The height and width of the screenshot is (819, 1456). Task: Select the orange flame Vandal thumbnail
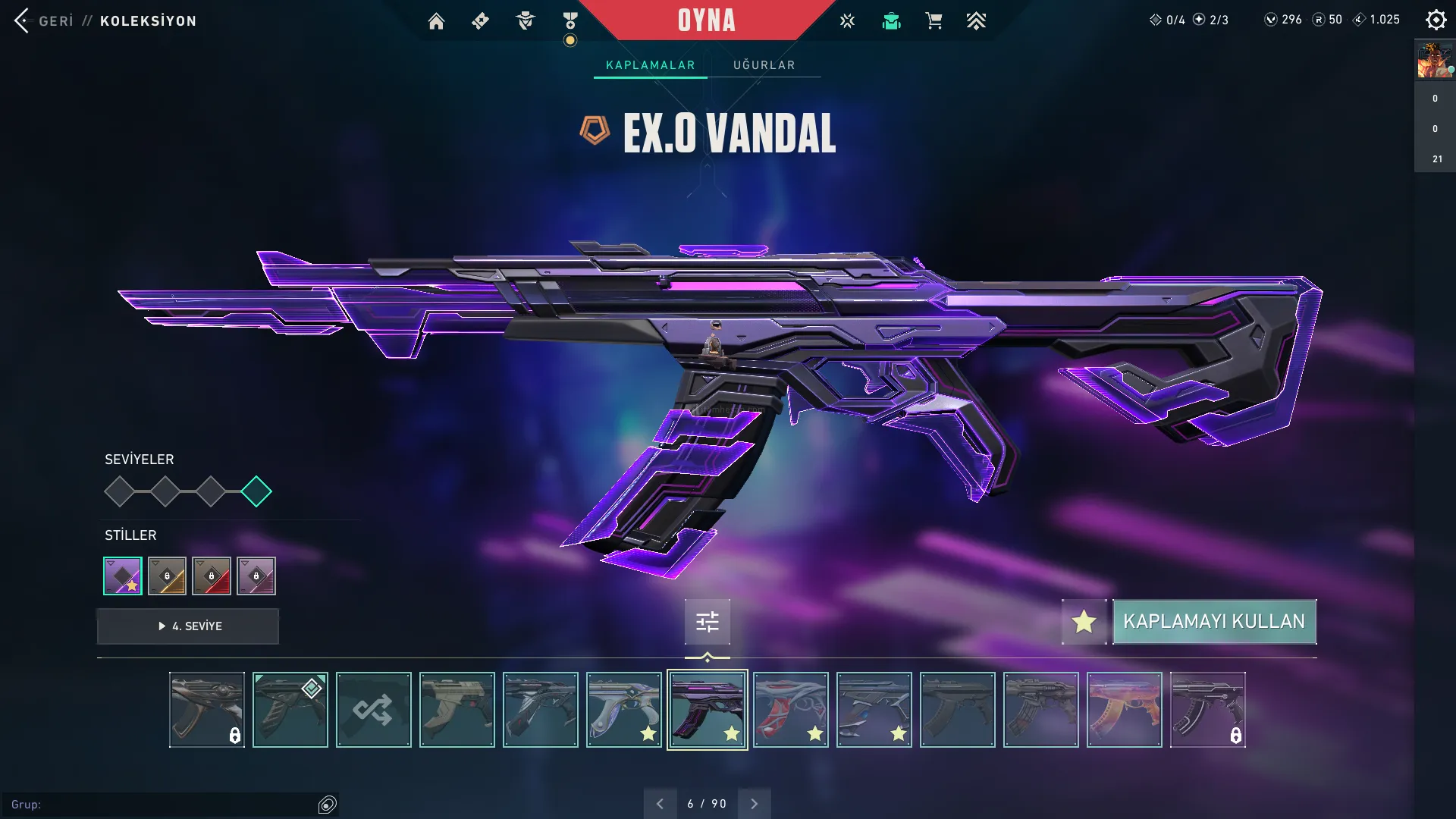coord(1124,710)
